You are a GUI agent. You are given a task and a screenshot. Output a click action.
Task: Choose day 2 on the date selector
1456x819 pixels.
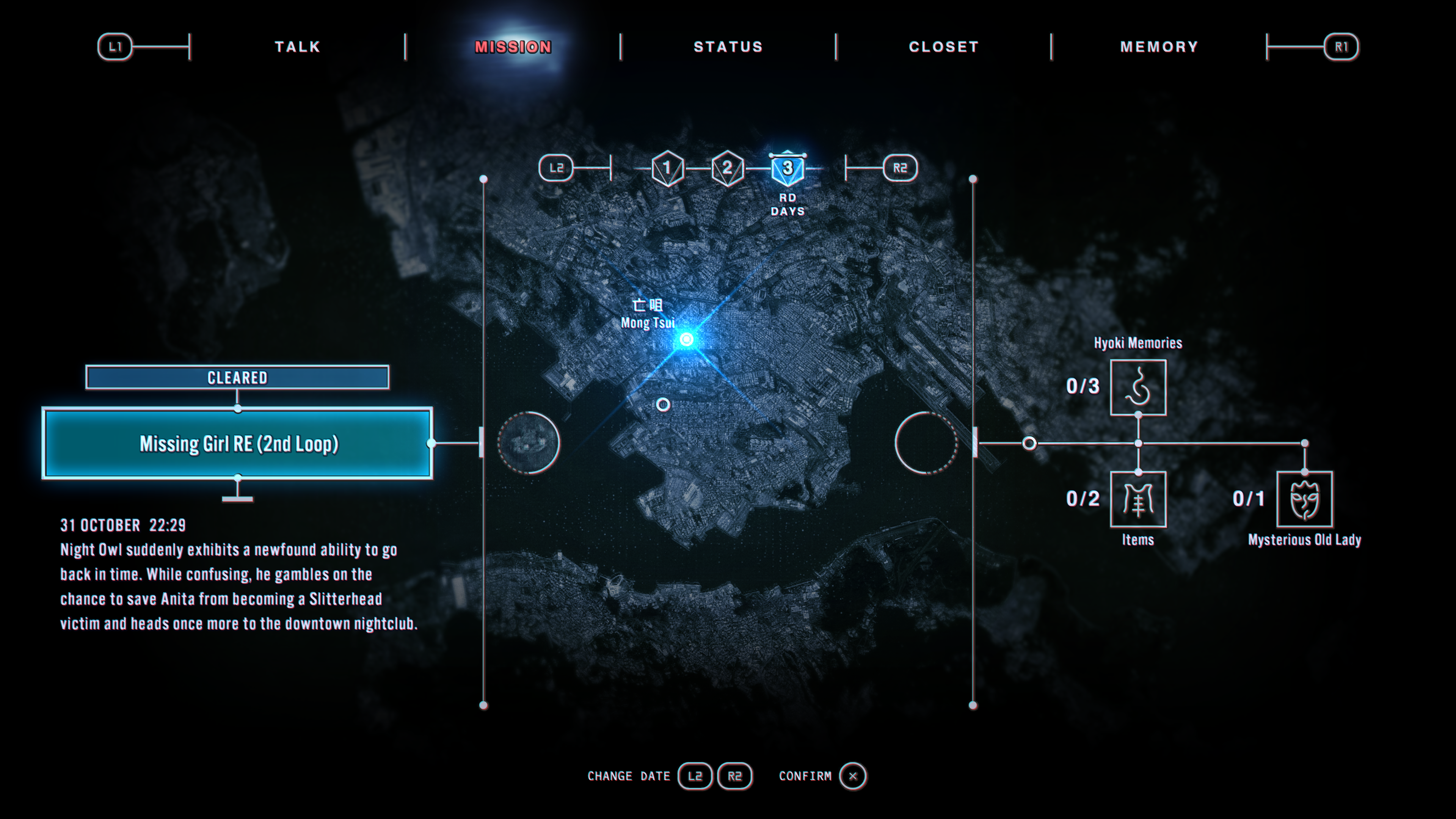coord(728,168)
